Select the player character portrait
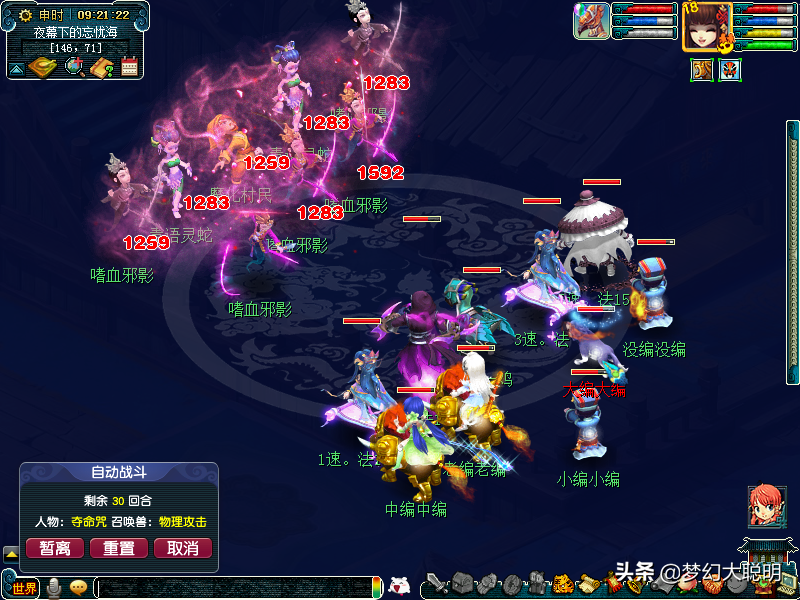Viewport: 800px width, 600px height. pos(706,25)
